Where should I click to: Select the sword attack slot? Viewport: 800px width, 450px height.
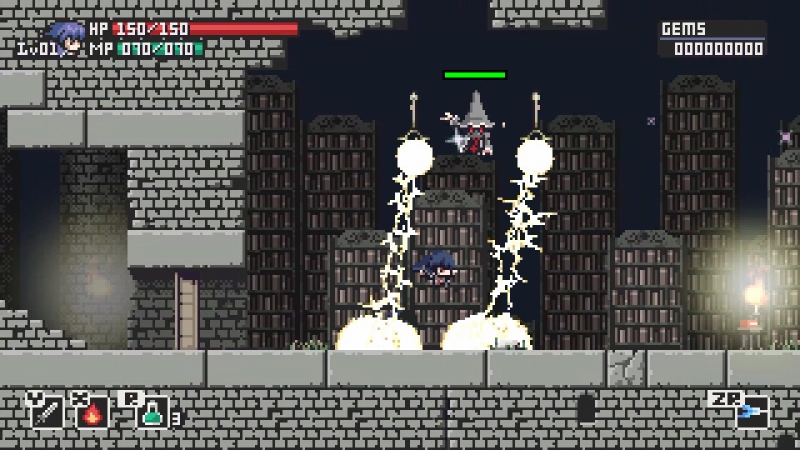point(47,412)
